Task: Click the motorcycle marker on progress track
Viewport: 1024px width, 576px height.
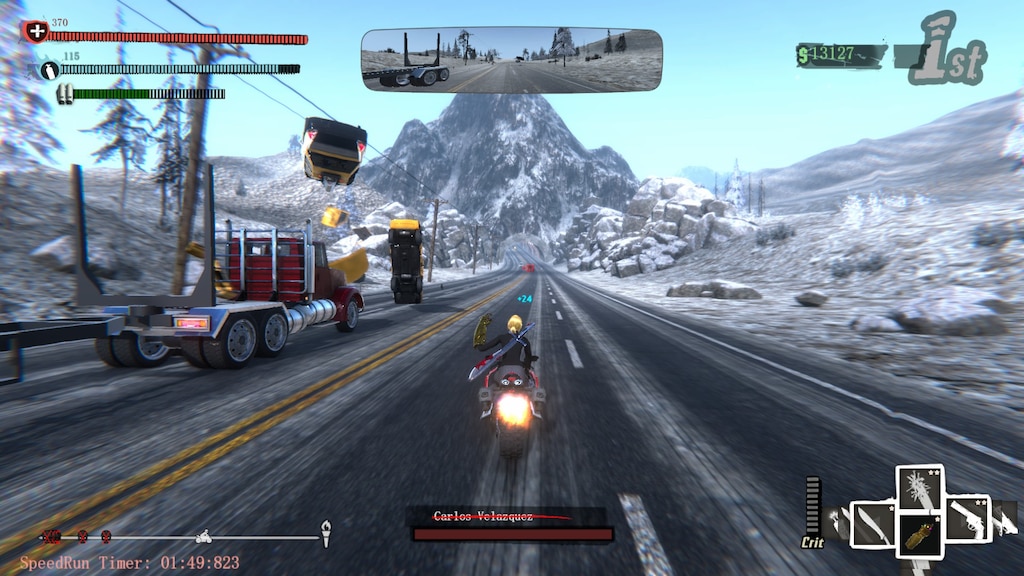Action: click(x=204, y=536)
